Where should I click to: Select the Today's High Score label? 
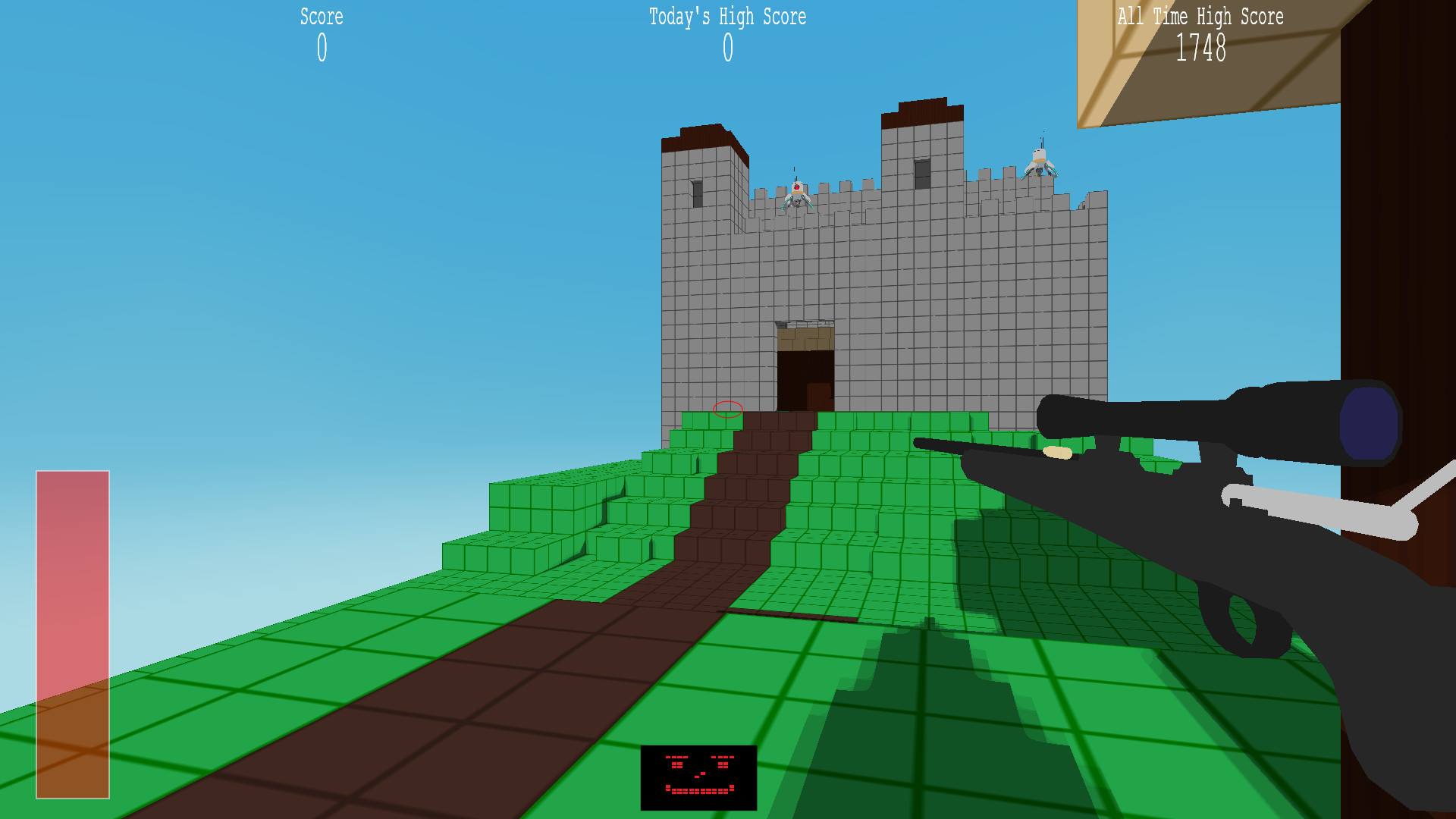(x=726, y=17)
